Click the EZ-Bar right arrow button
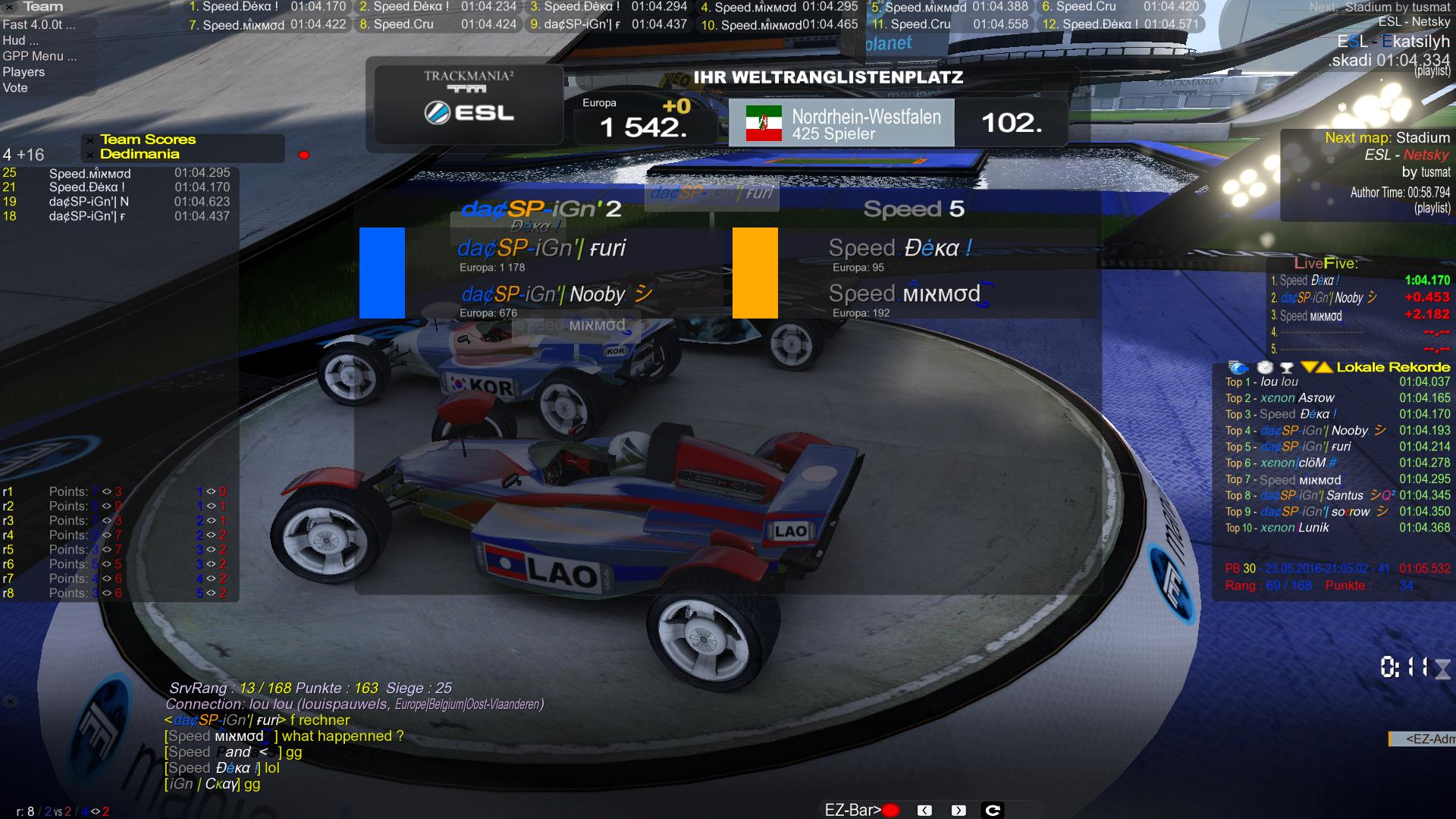Image resolution: width=1456 pixels, height=819 pixels. (959, 811)
